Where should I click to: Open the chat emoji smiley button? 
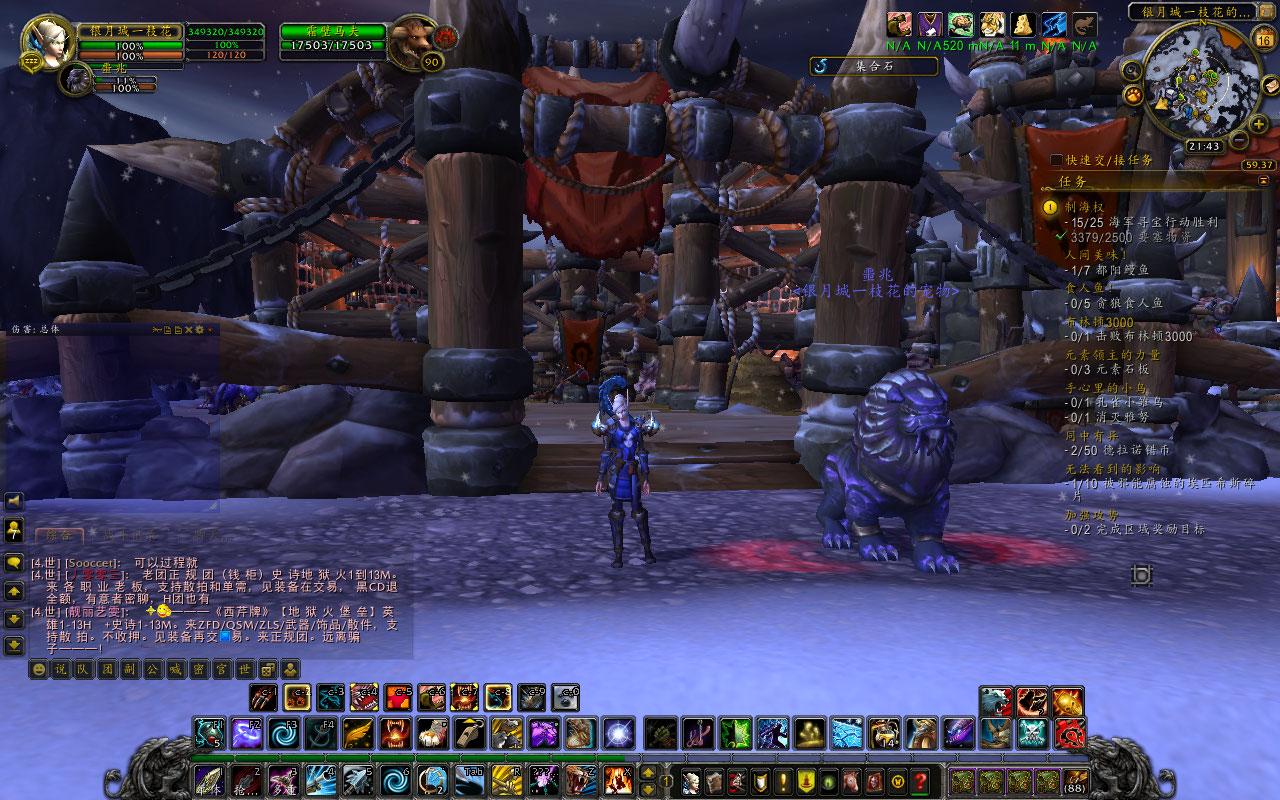click(x=38, y=670)
